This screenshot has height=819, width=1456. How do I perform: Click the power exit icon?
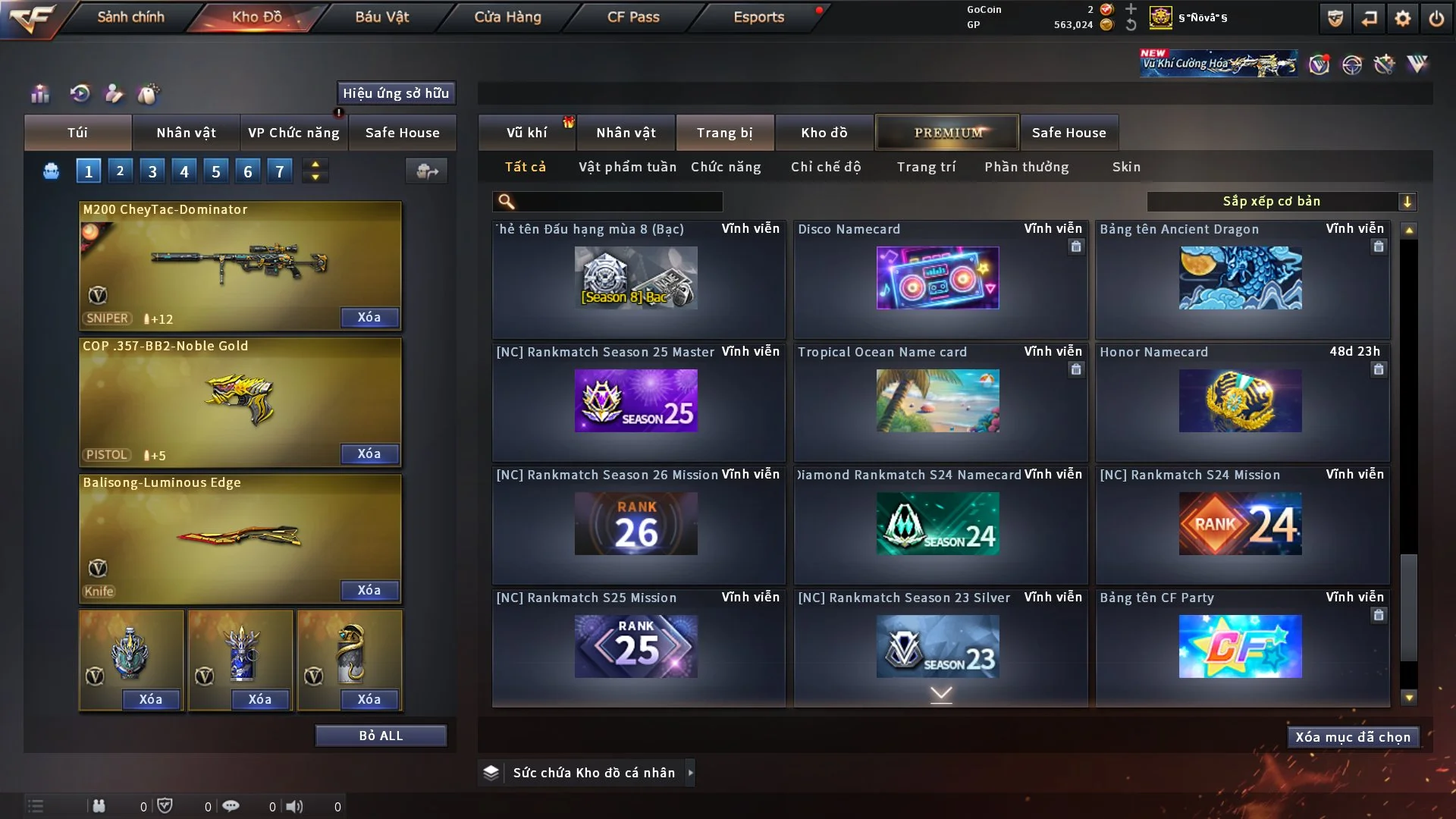tap(1436, 18)
